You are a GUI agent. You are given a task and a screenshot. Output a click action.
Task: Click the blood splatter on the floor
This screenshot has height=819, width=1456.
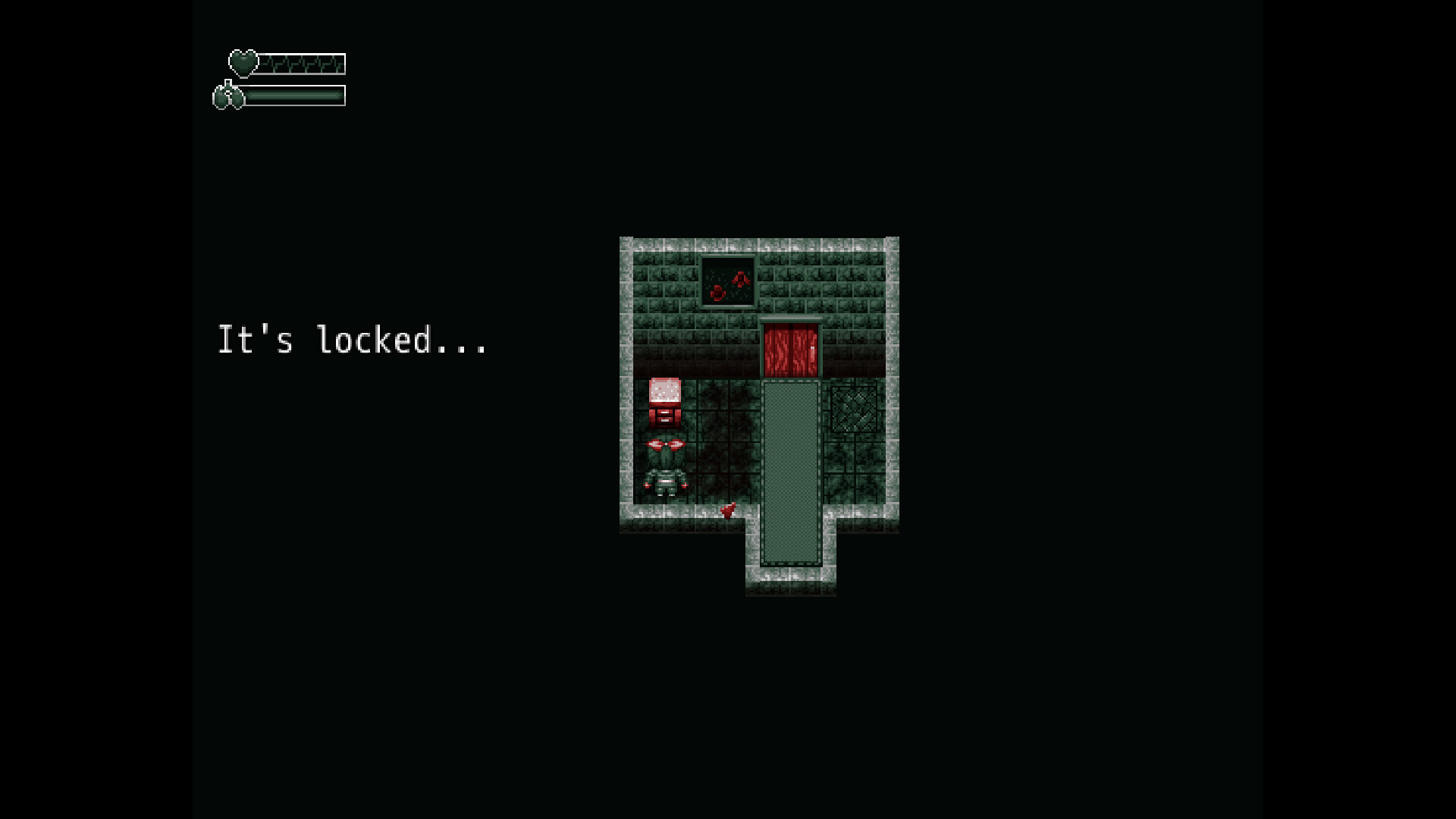pos(726,510)
